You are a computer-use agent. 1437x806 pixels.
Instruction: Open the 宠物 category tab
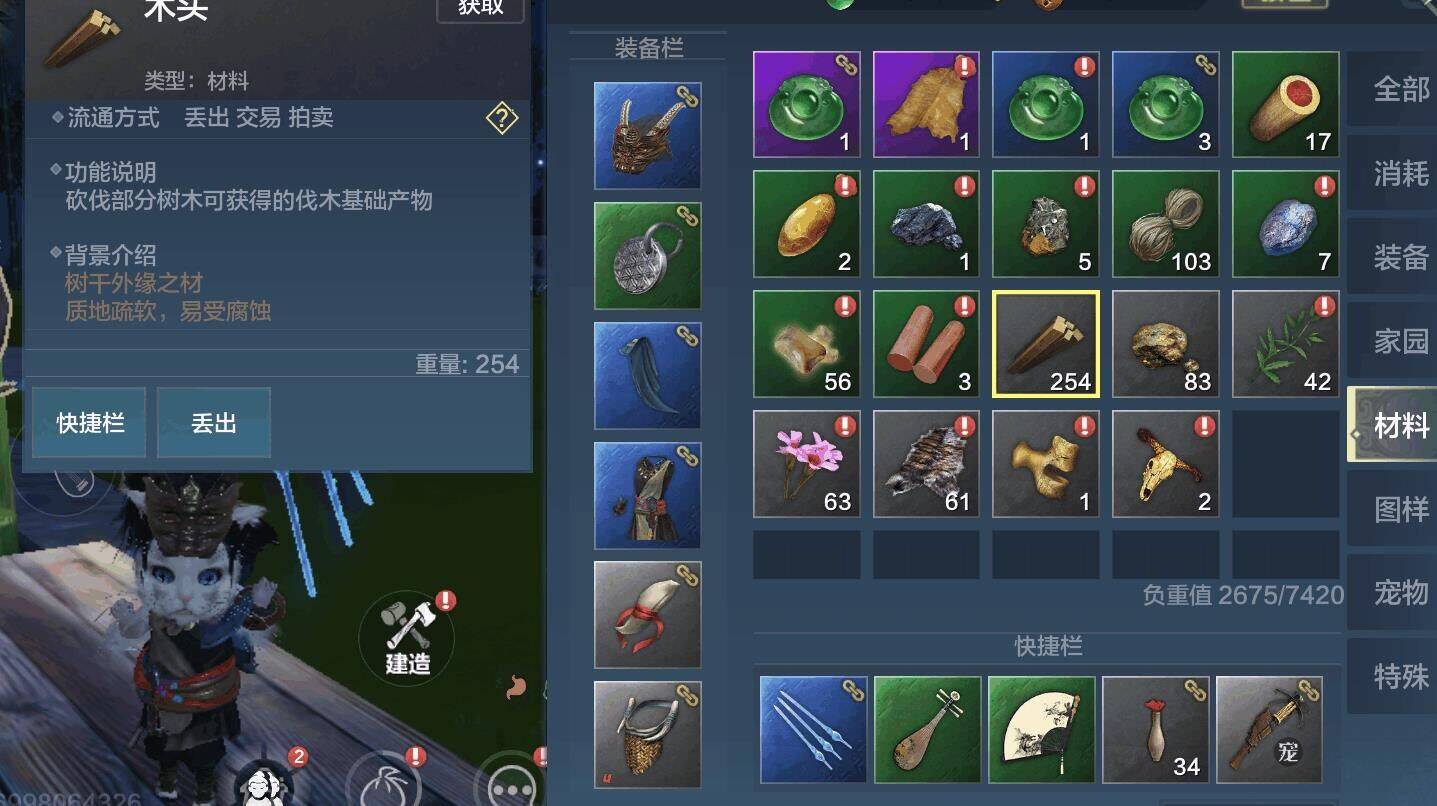click(x=1399, y=594)
